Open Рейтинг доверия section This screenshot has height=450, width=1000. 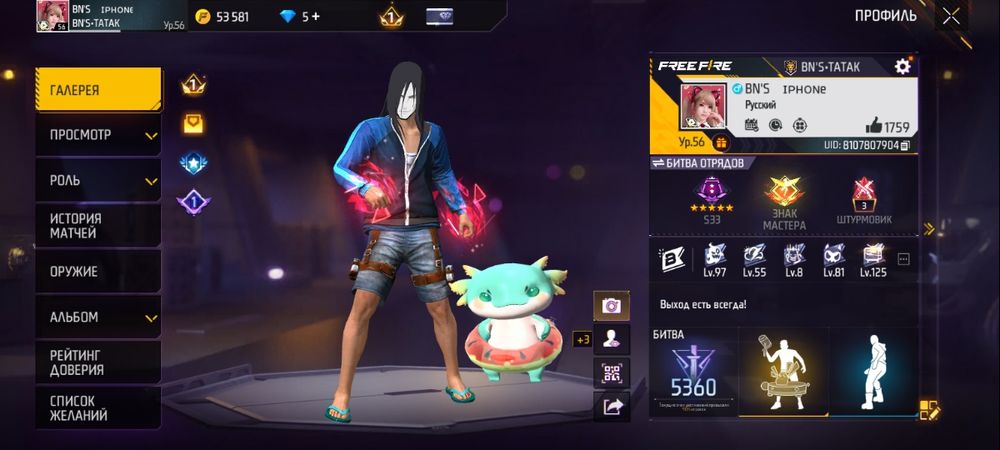pos(98,362)
